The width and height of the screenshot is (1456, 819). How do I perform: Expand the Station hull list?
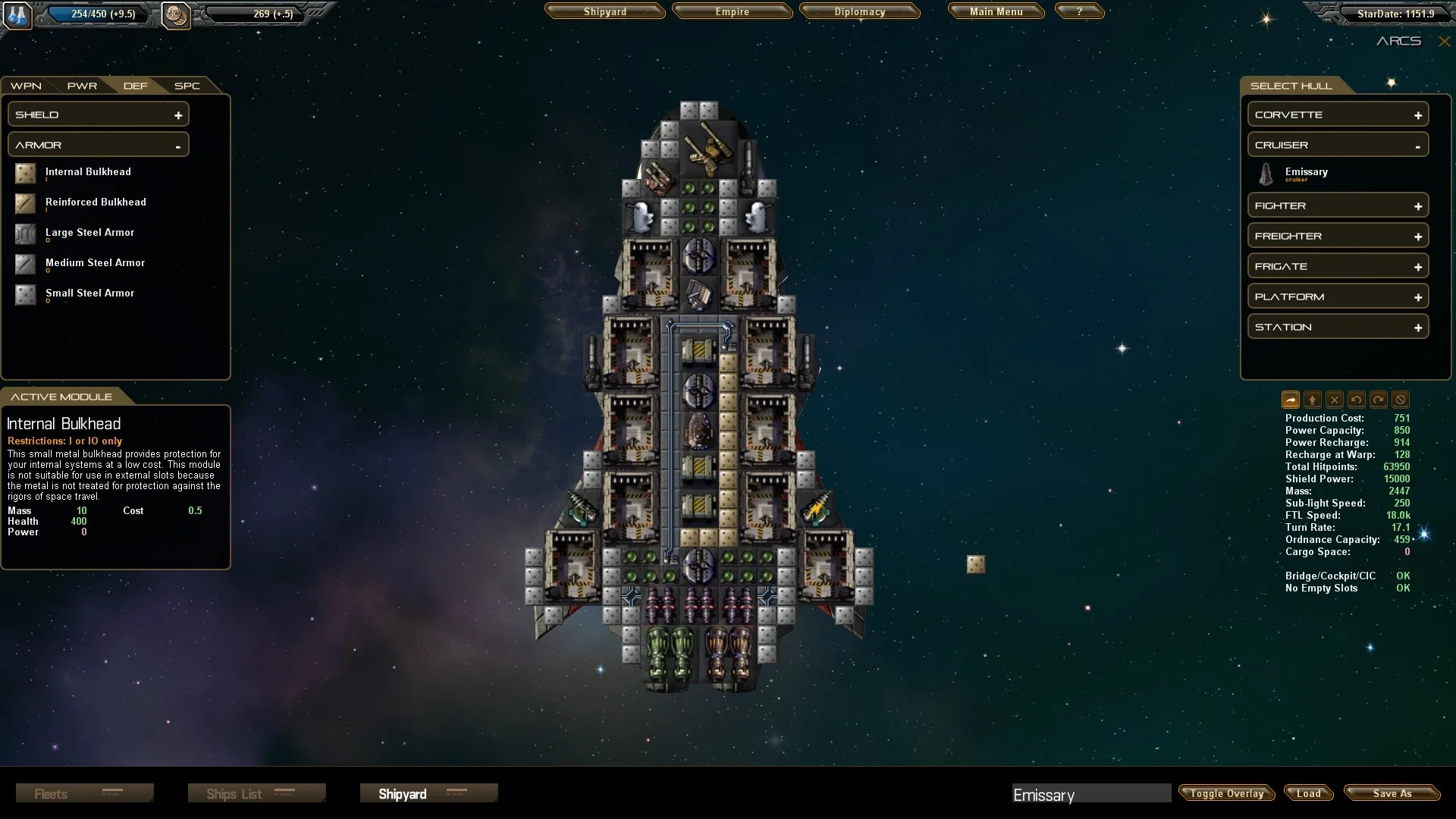point(1338,327)
